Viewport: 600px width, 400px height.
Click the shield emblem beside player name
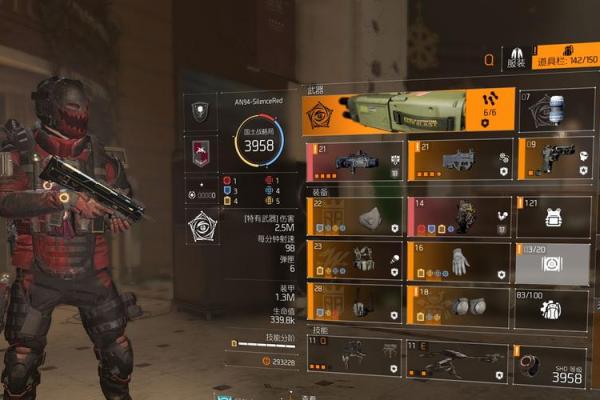201,111
